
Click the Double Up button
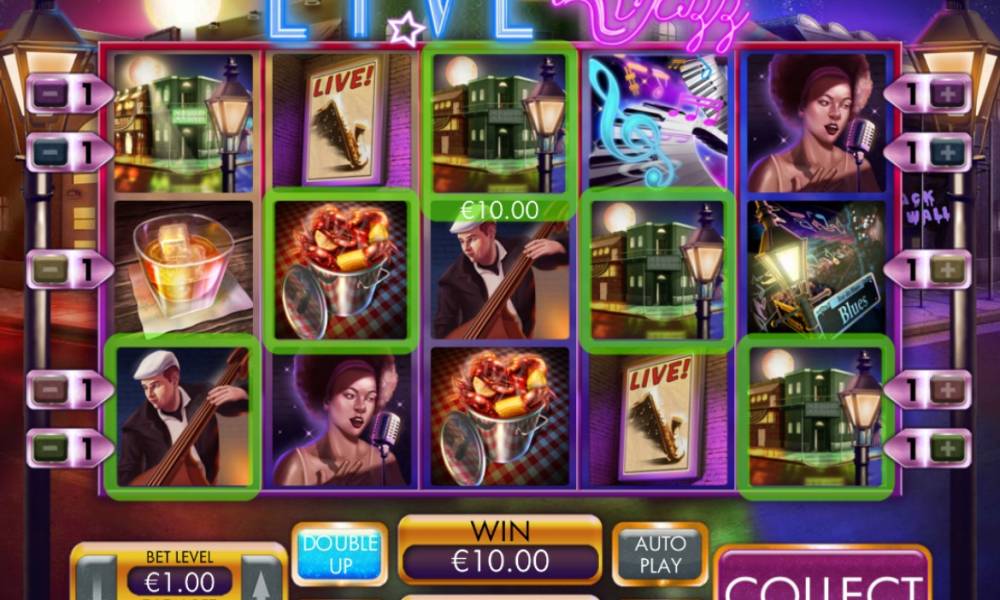coord(339,553)
